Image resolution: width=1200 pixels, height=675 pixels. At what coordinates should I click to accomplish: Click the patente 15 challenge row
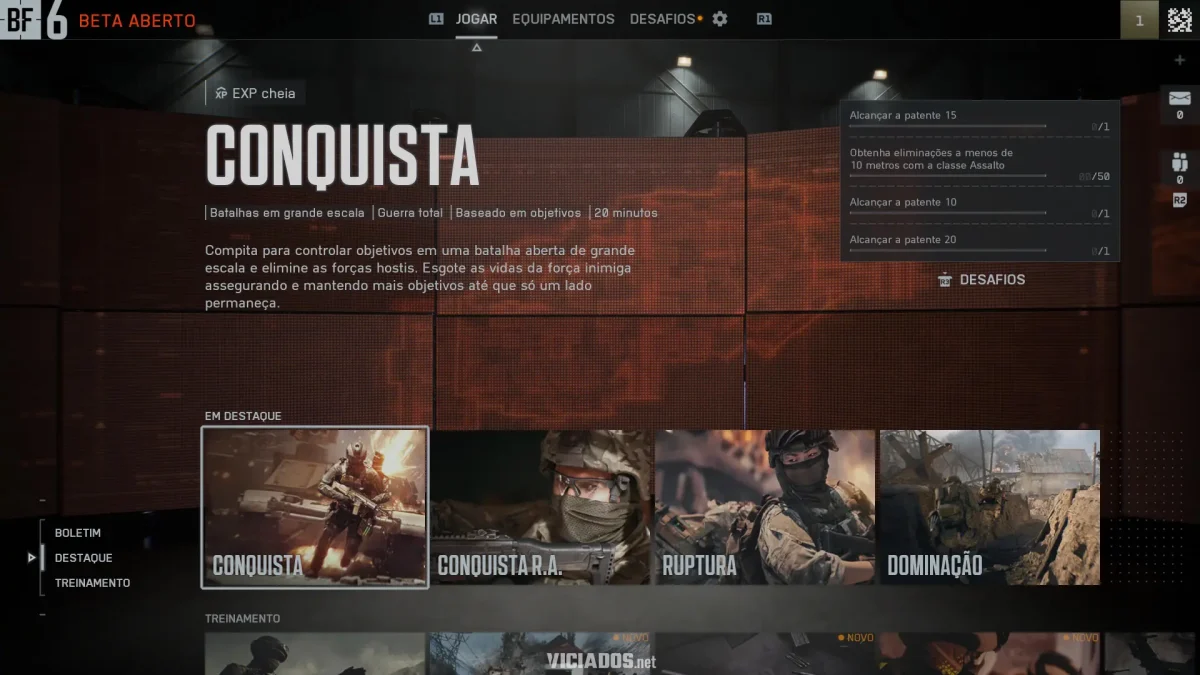click(979, 120)
